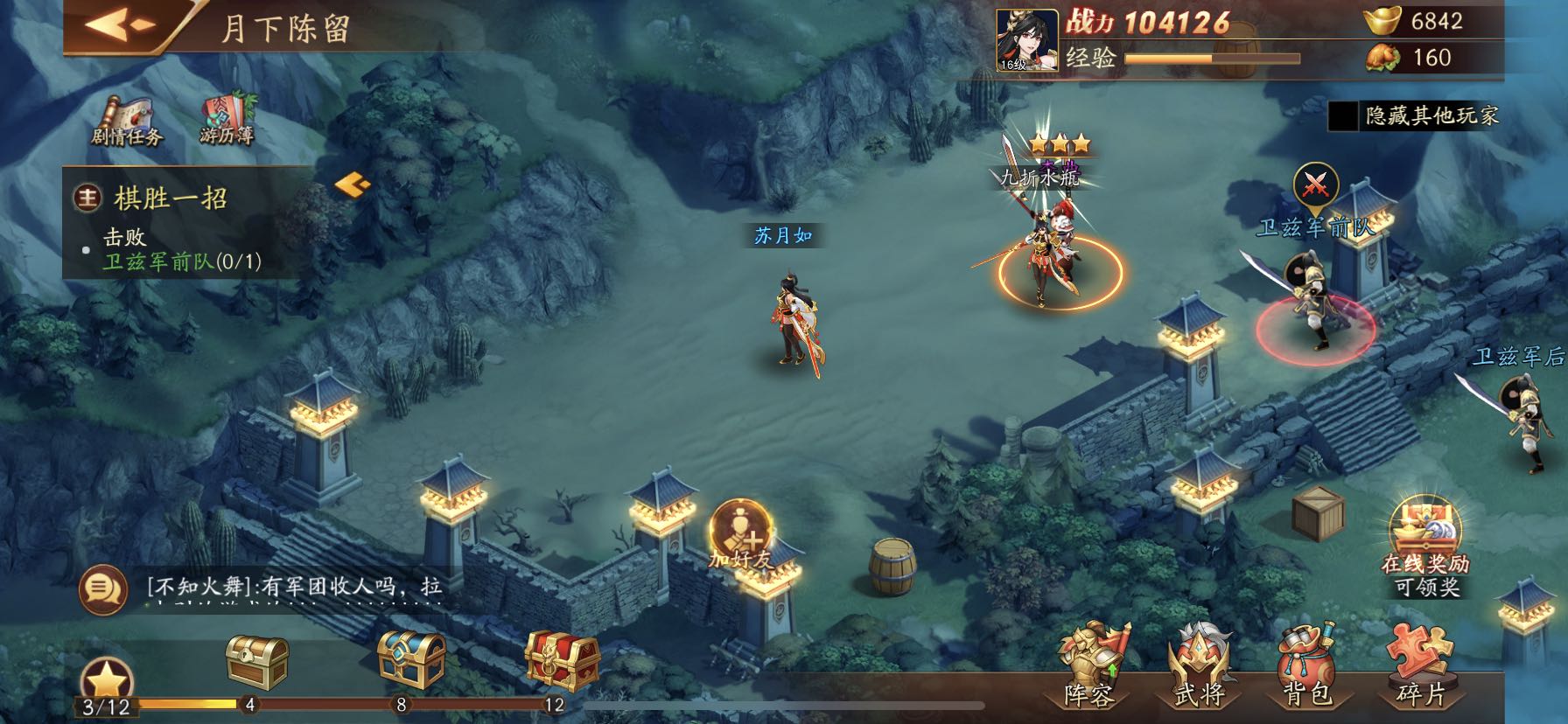Image resolution: width=1568 pixels, height=724 pixels.
Task: Open the 剧情任务 story quest scroll
Action: (127, 118)
